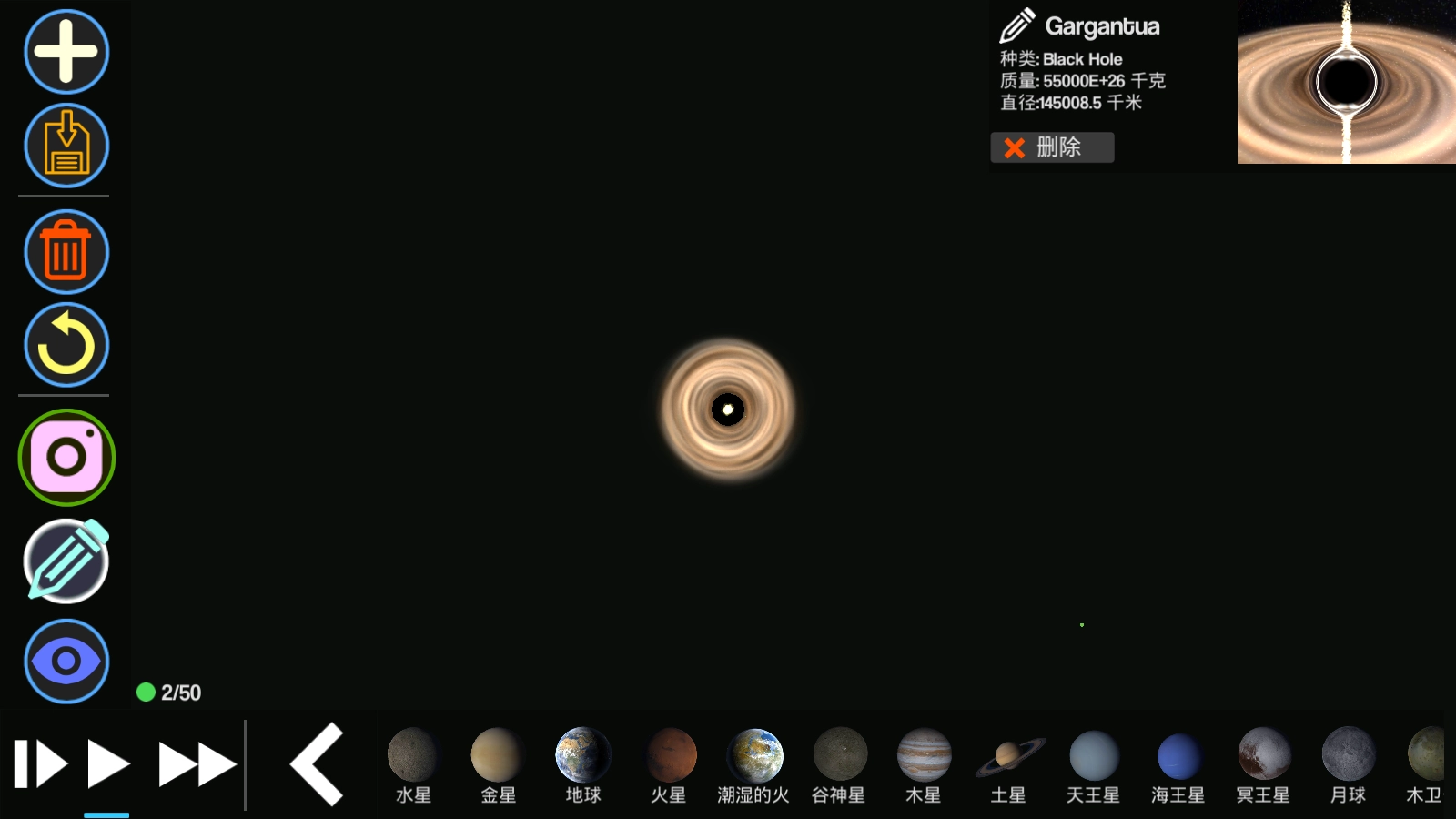Undo the last action
Image resolution: width=1456 pixels, height=819 pixels.
(x=65, y=346)
